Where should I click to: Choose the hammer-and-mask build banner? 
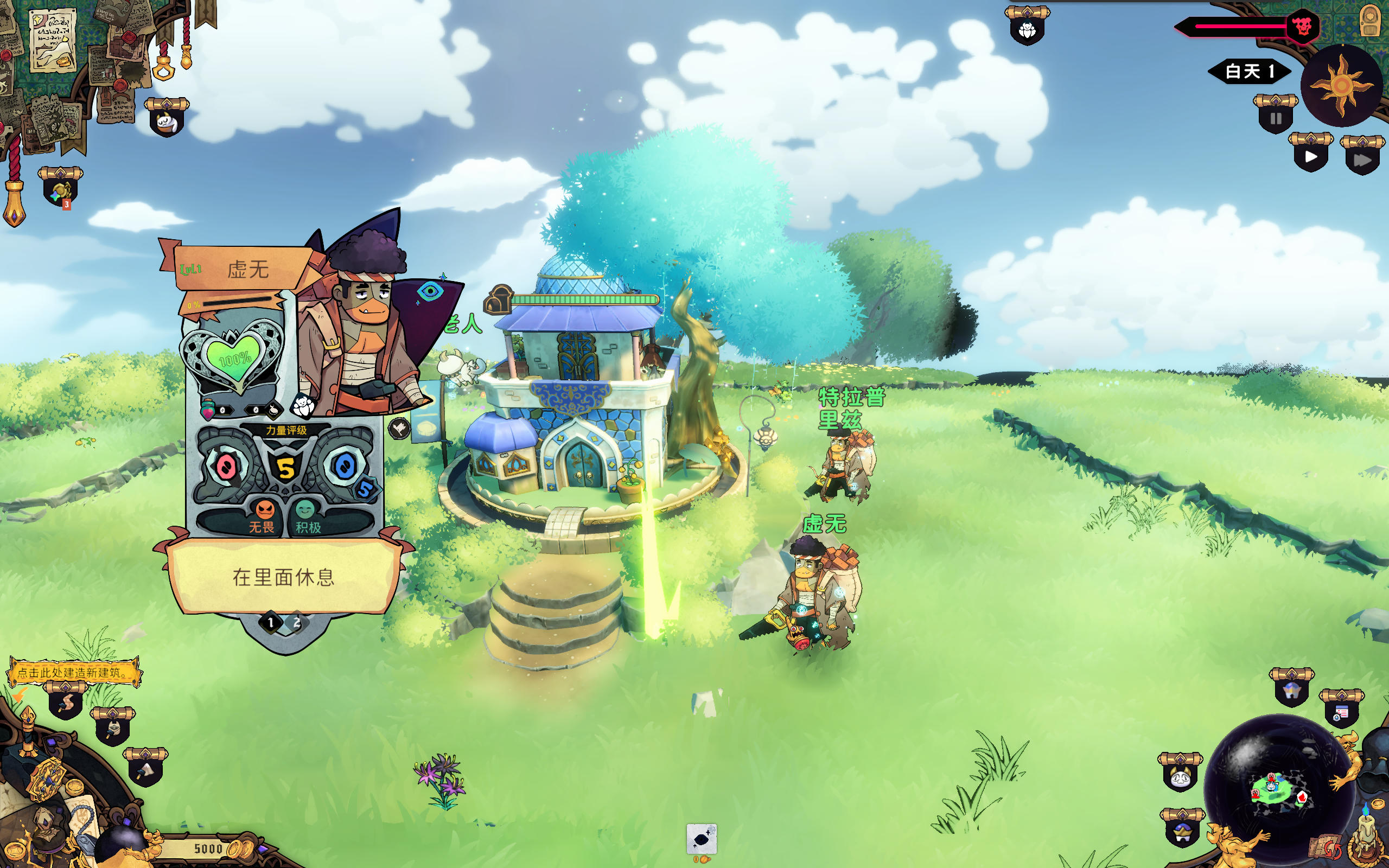coord(112,730)
